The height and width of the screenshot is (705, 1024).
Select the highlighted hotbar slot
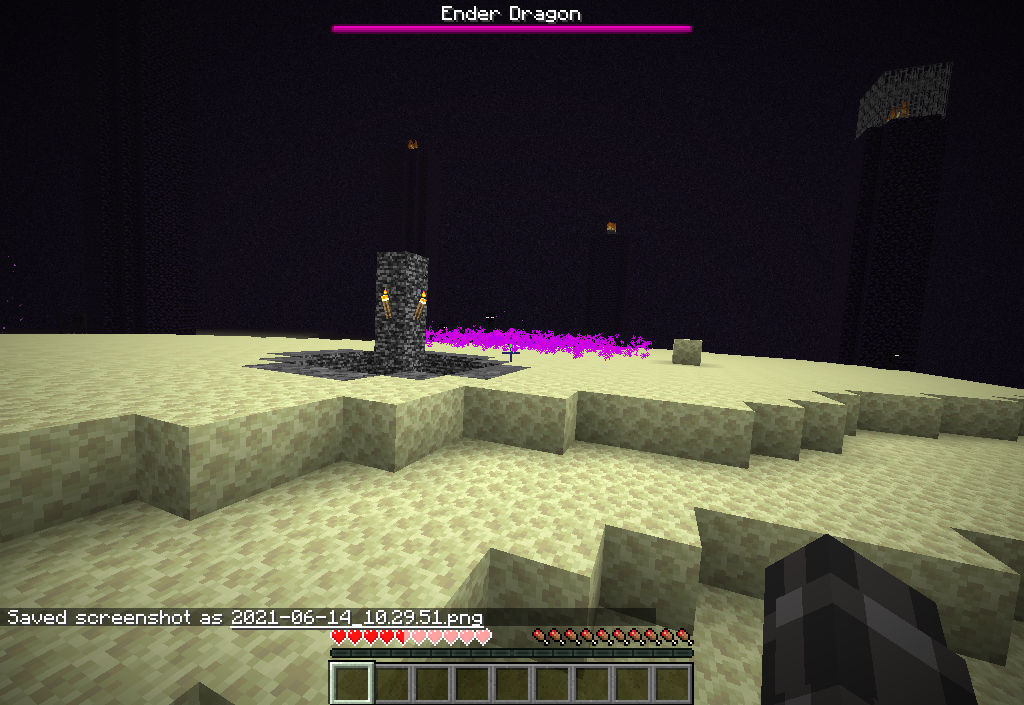pos(352,684)
